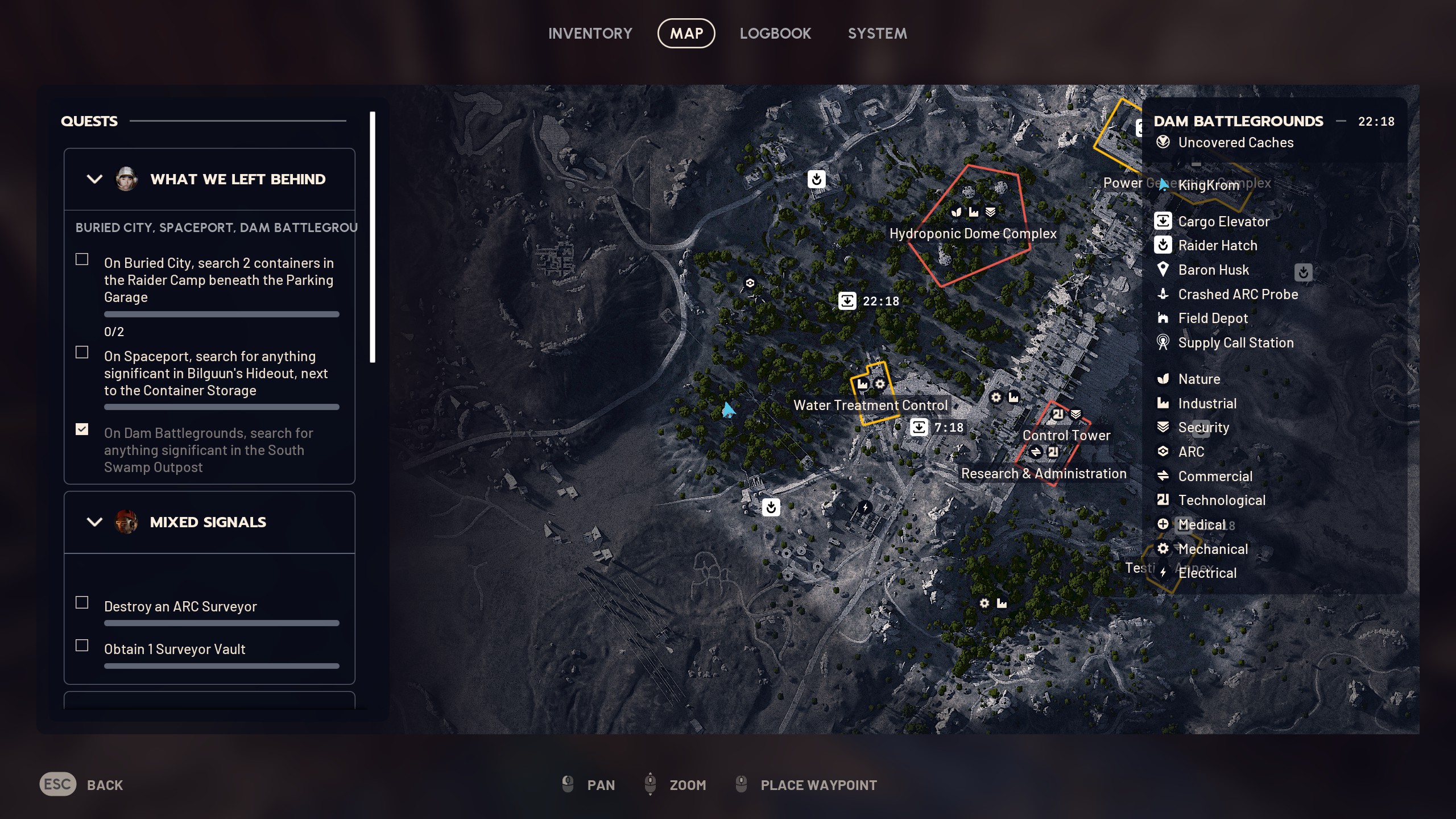
Task: Toggle Field Depot in the map legend
Action: (1213, 318)
